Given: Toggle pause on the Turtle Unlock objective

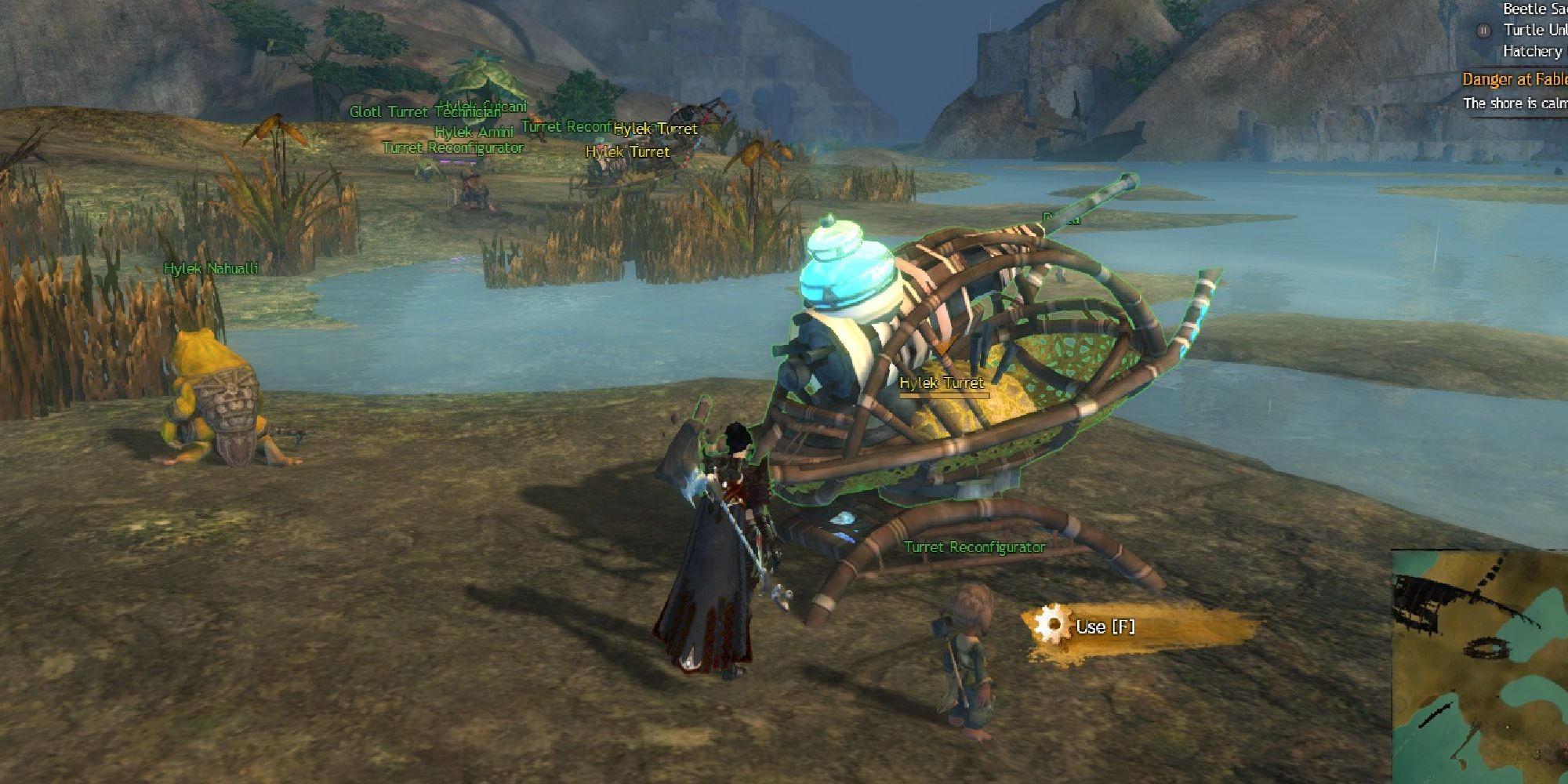Looking at the screenshot, I should point(1483,31).
